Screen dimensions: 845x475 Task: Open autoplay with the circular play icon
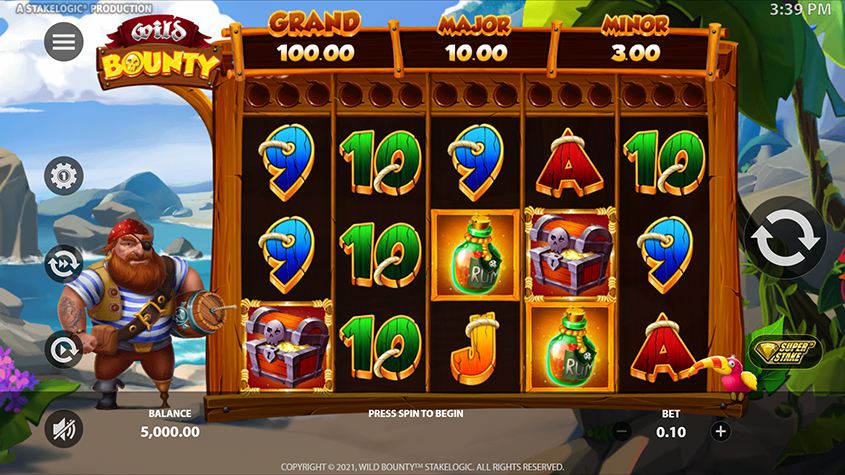(64, 350)
